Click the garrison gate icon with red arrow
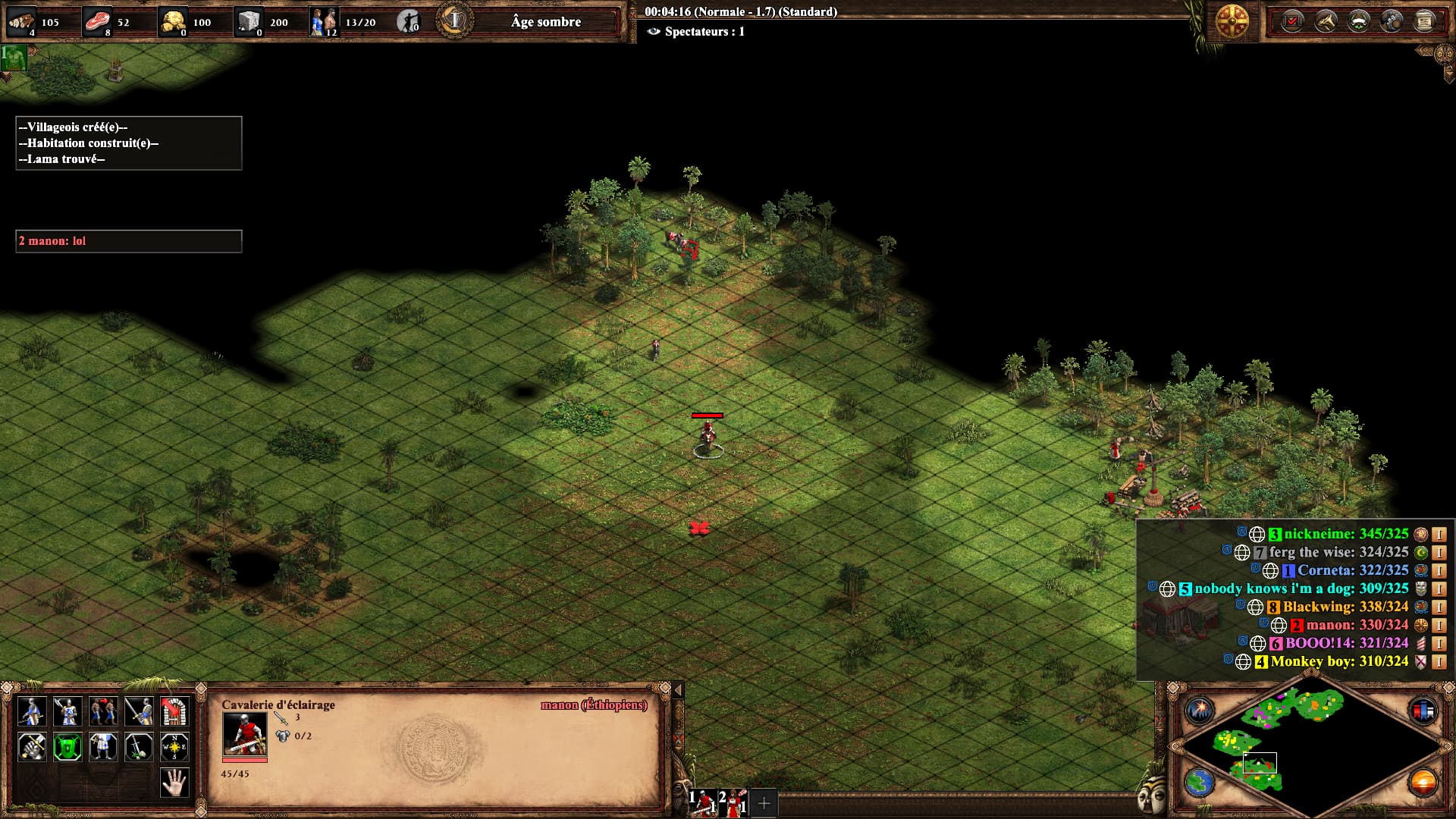 point(174,711)
